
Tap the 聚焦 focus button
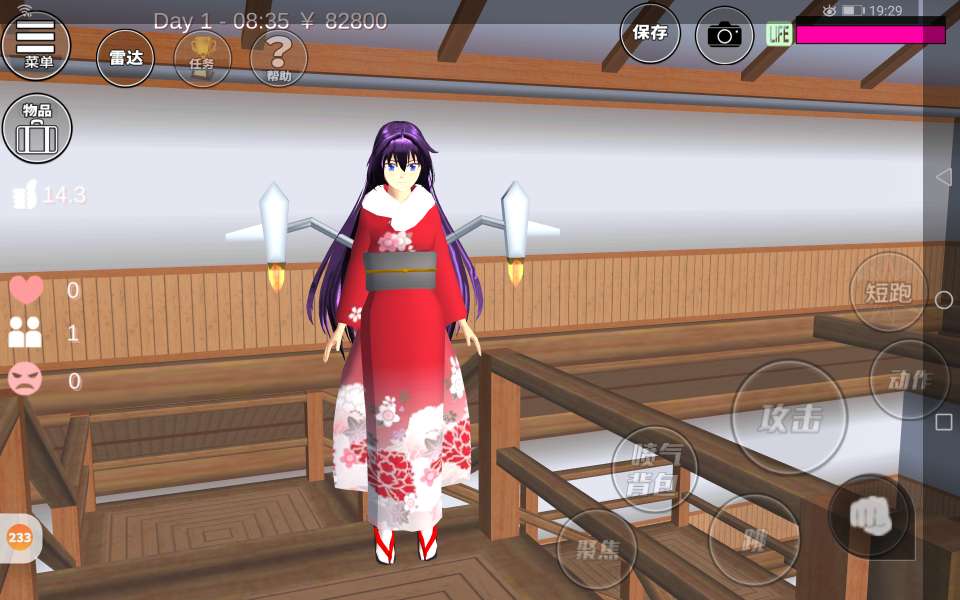pyautogui.click(x=597, y=549)
